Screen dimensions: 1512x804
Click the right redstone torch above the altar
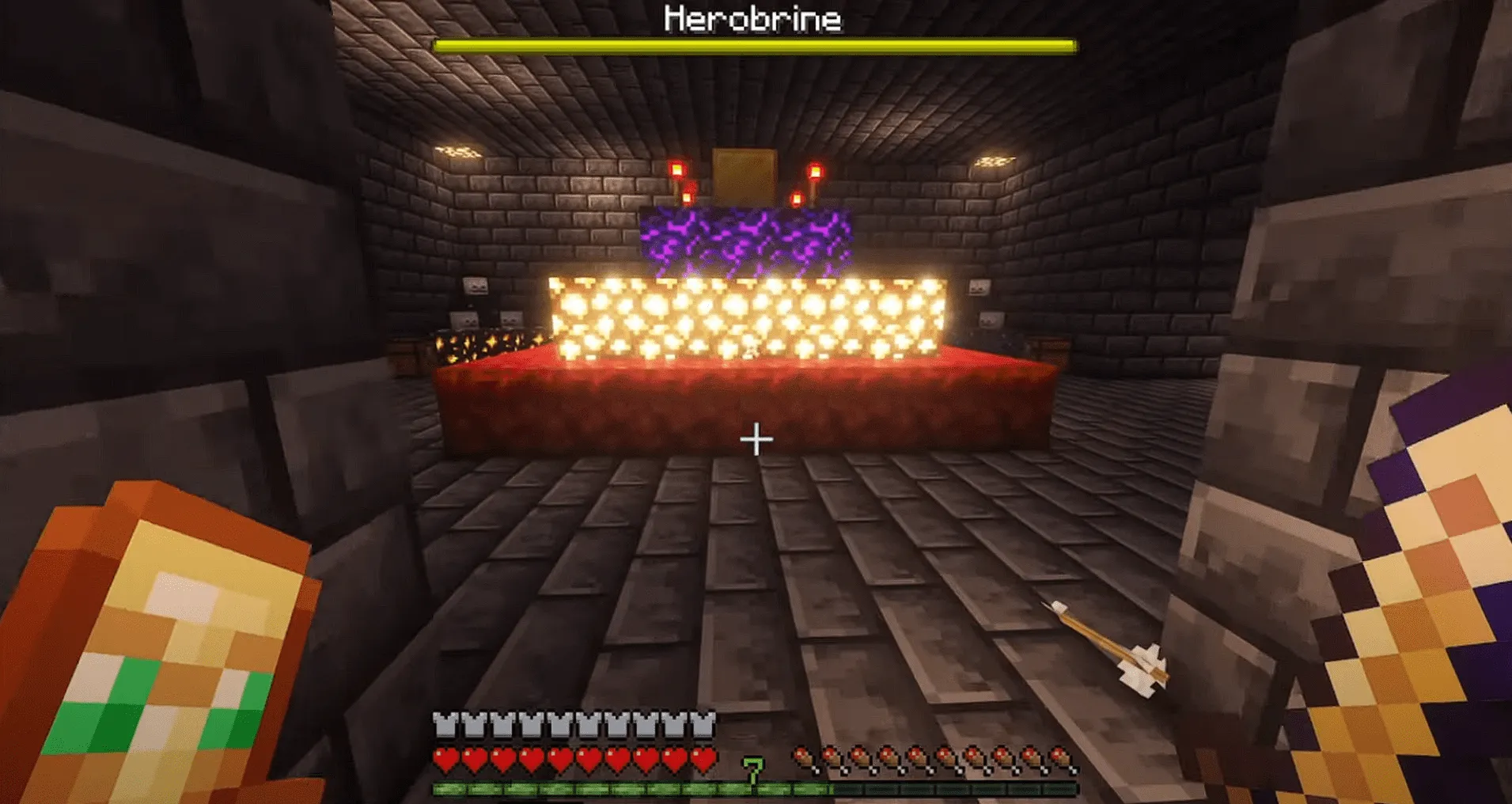point(815,170)
